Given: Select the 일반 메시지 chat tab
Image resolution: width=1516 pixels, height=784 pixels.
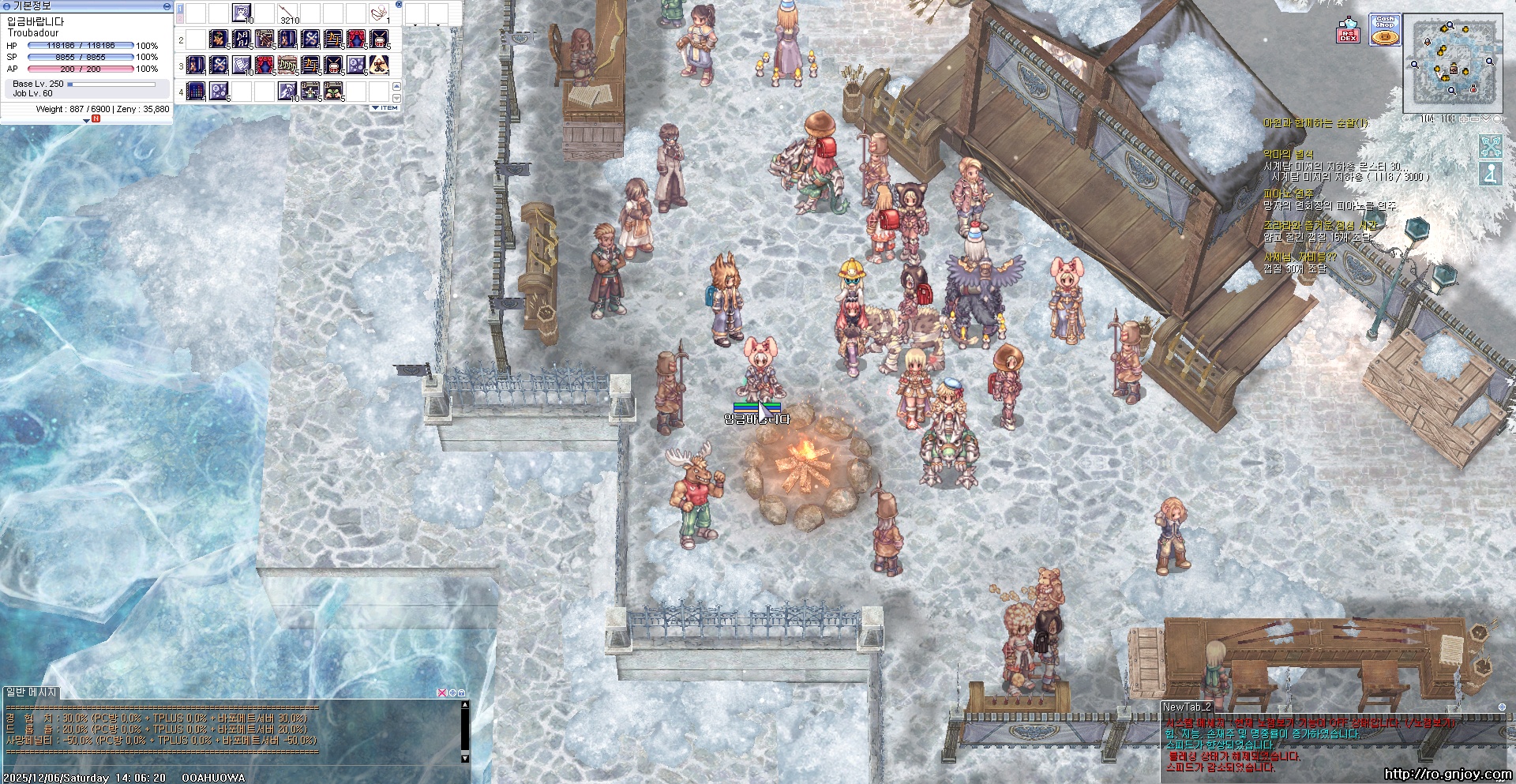Looking at the screenshot, I should tap(32, 692).
